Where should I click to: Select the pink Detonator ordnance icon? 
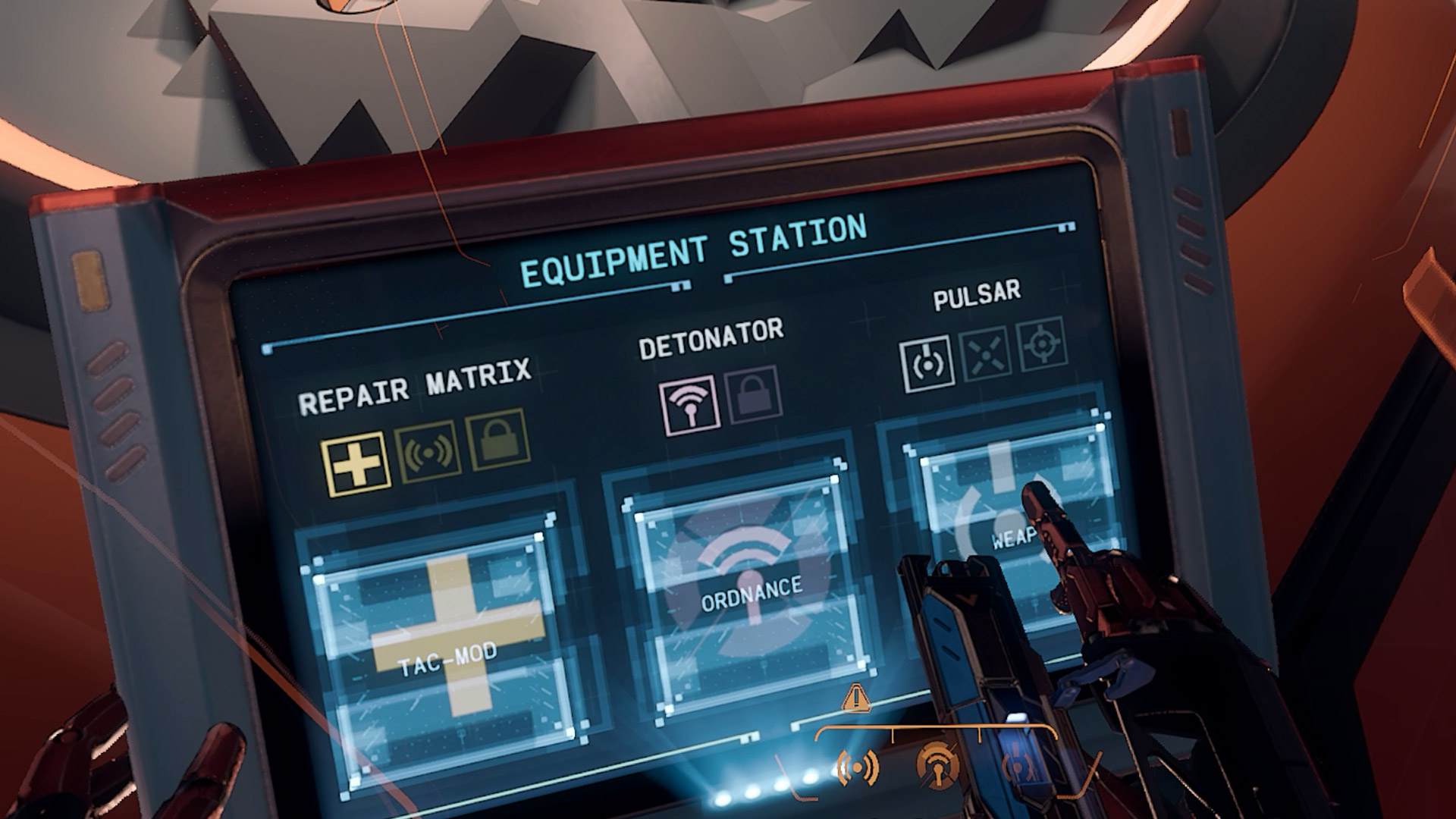[689, 405]
